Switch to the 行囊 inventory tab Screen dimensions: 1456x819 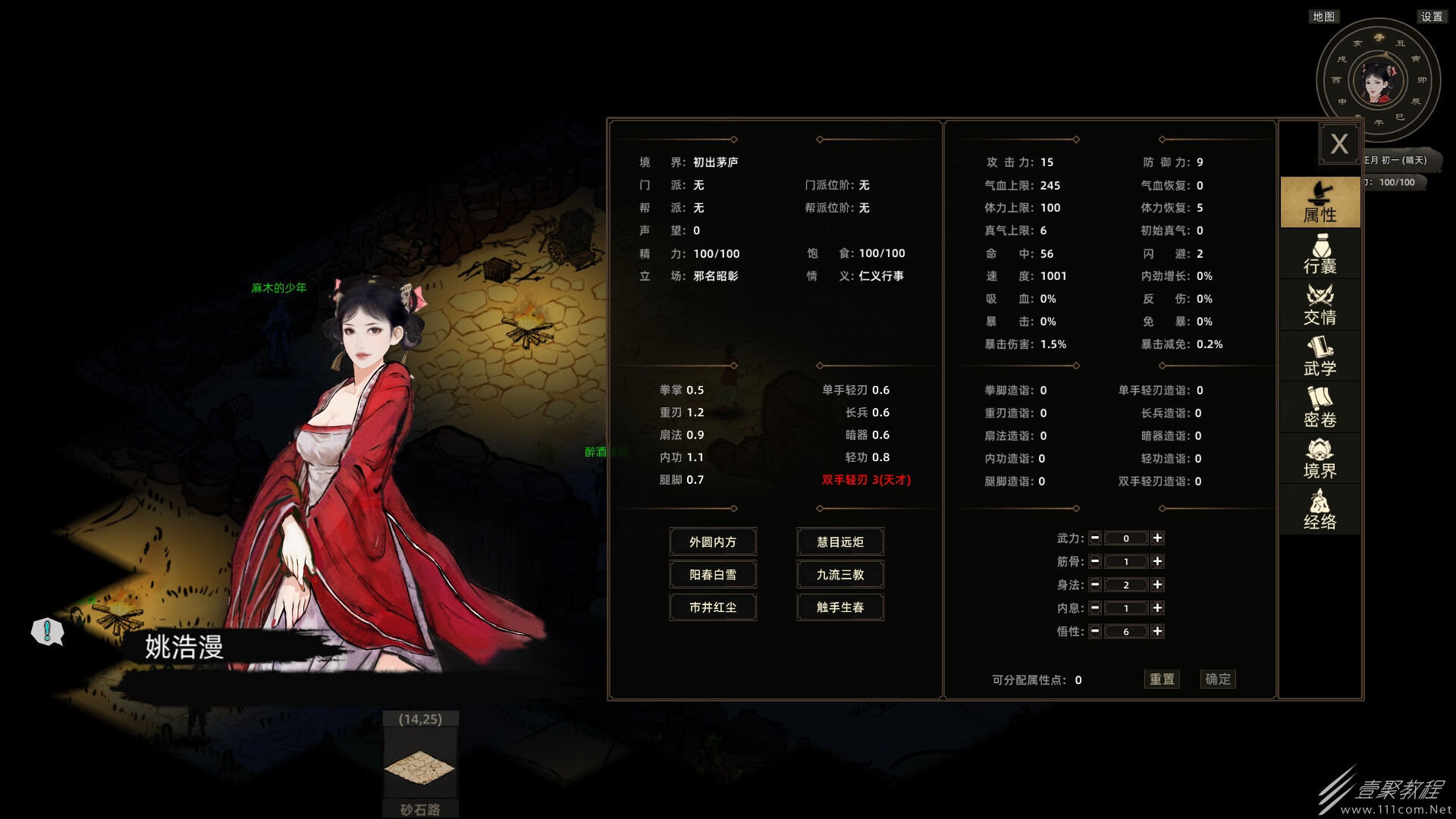(x=1319, y=254)
